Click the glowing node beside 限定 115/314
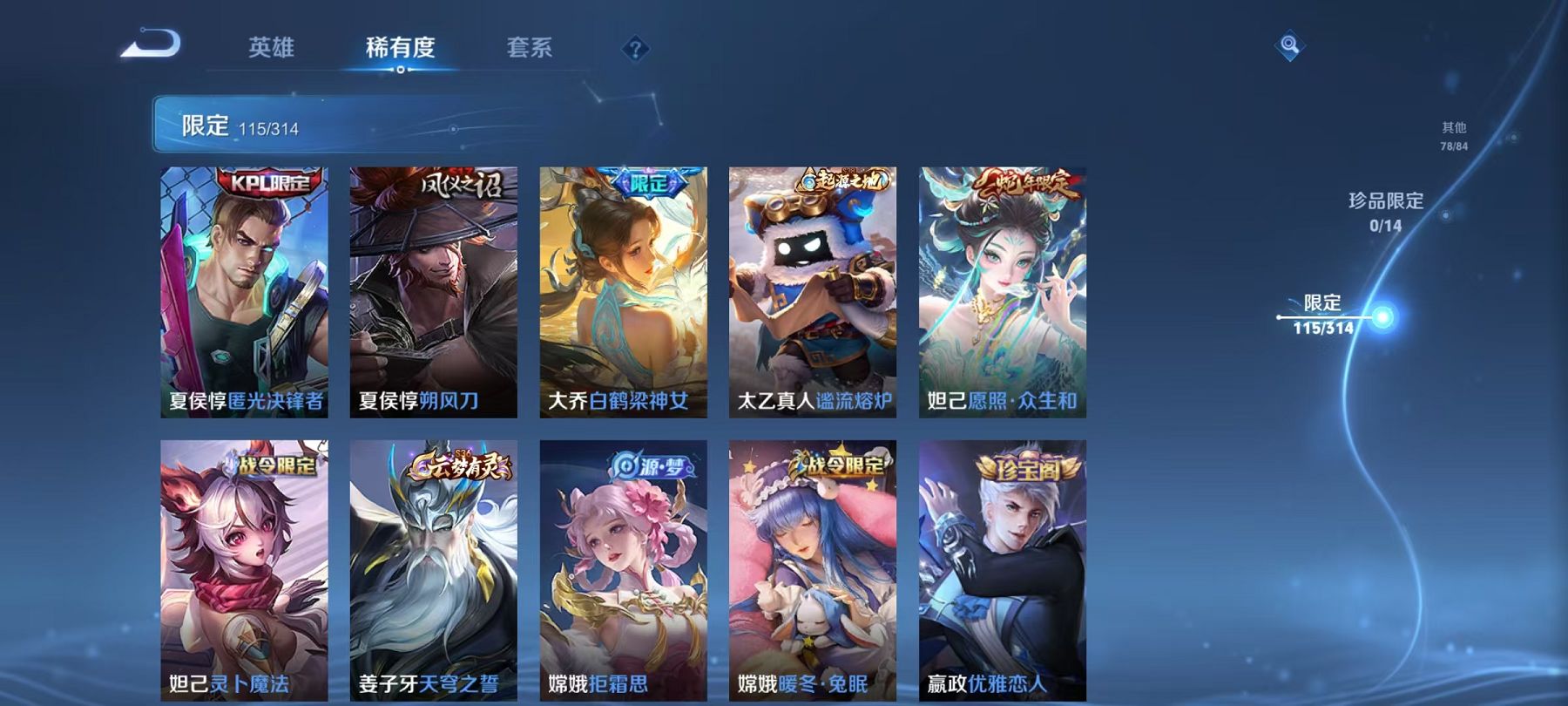This screenshot has width=1568, height=706. pyautogui.click(x=1381, y=317)
